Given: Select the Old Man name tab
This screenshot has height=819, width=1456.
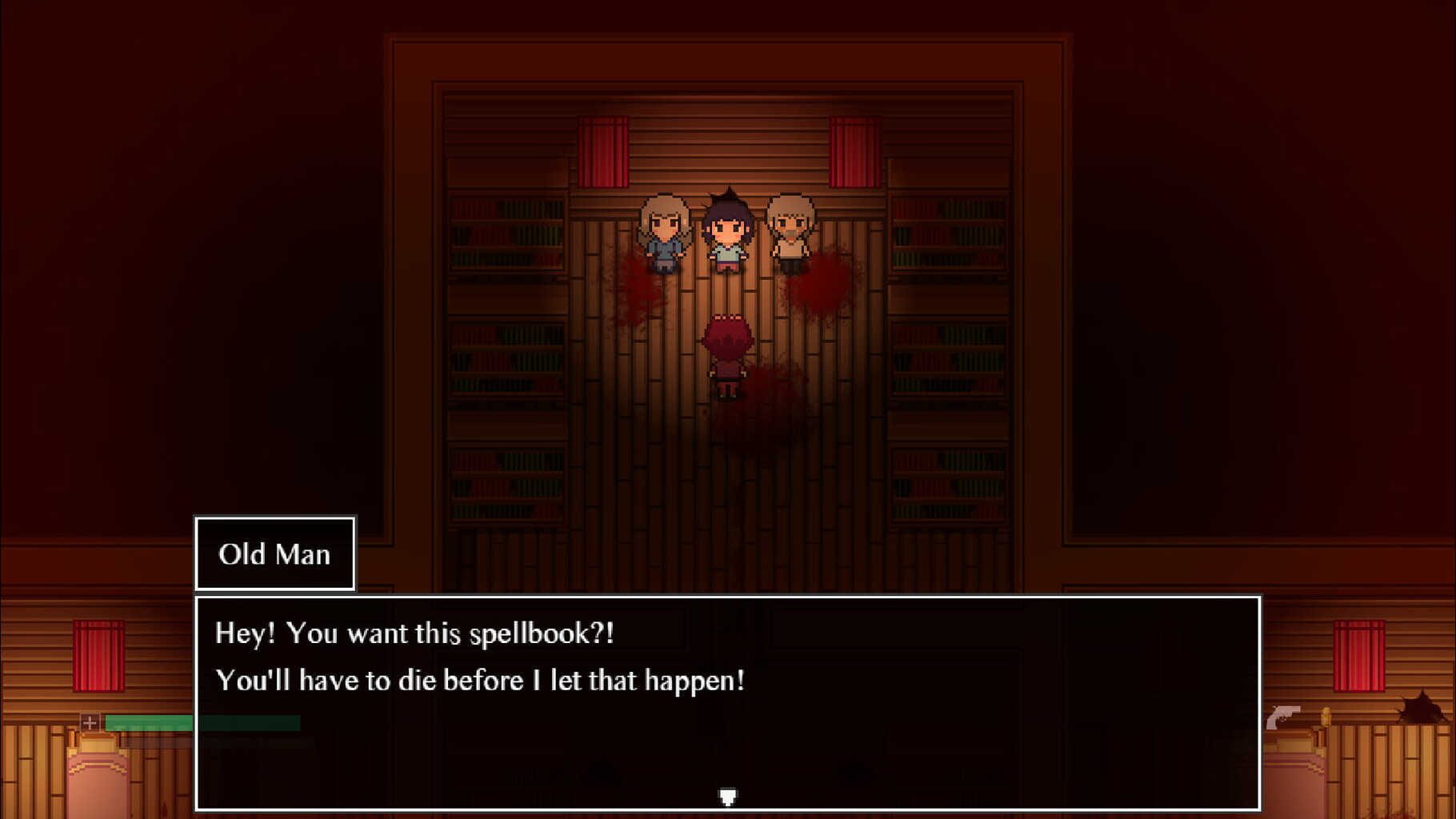Looking at the screenshot, I should point(274,553).
